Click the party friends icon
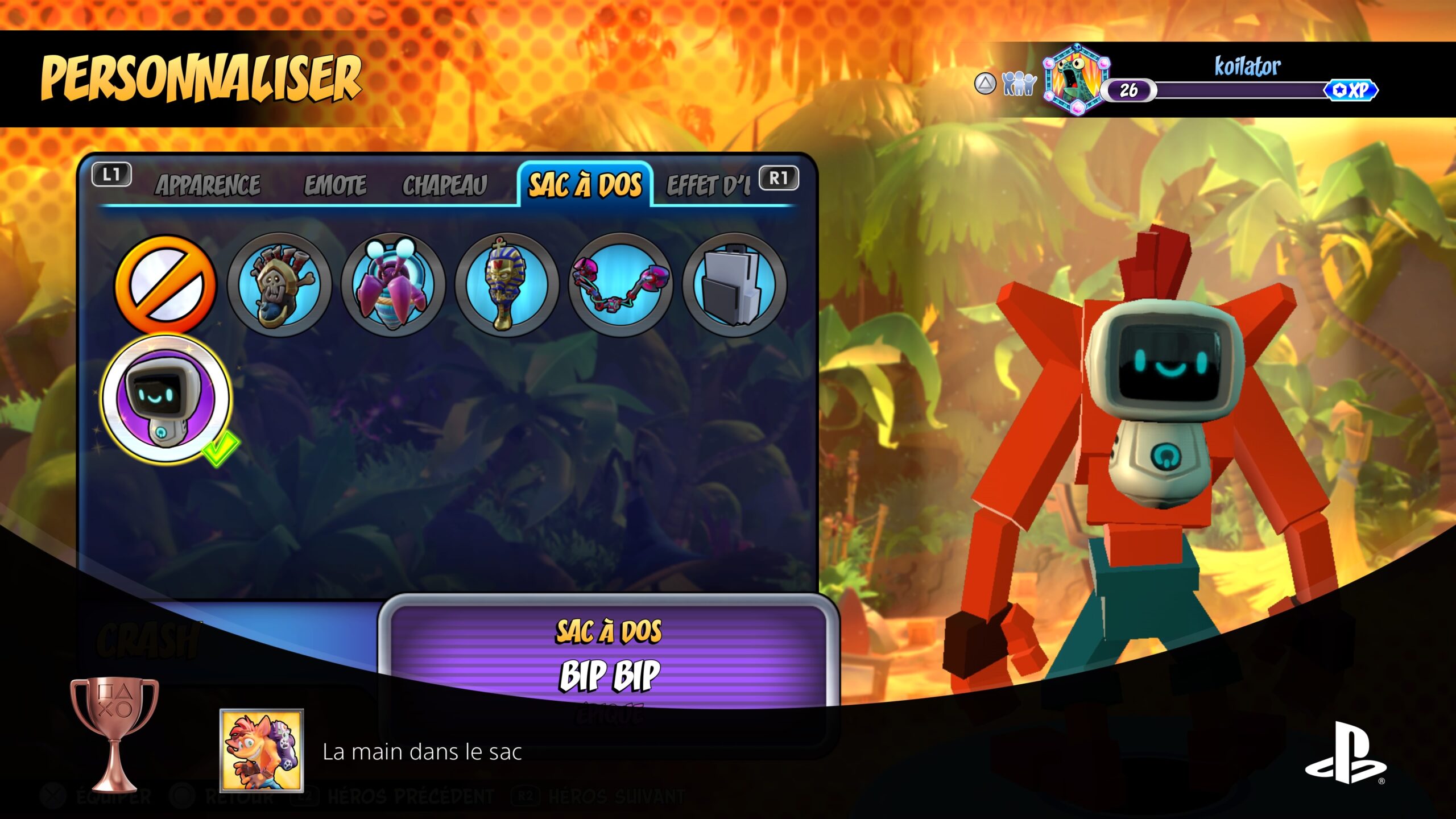 point(1019,84)
